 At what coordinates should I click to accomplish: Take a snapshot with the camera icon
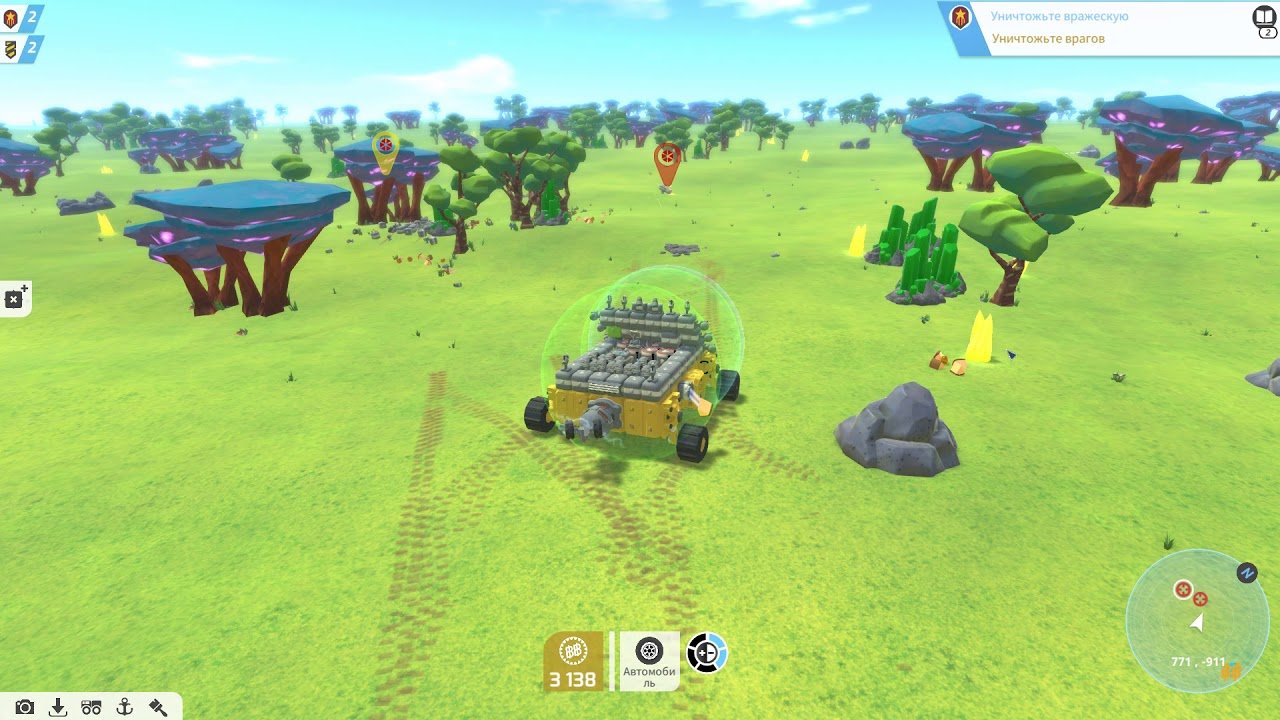[25, 707]
